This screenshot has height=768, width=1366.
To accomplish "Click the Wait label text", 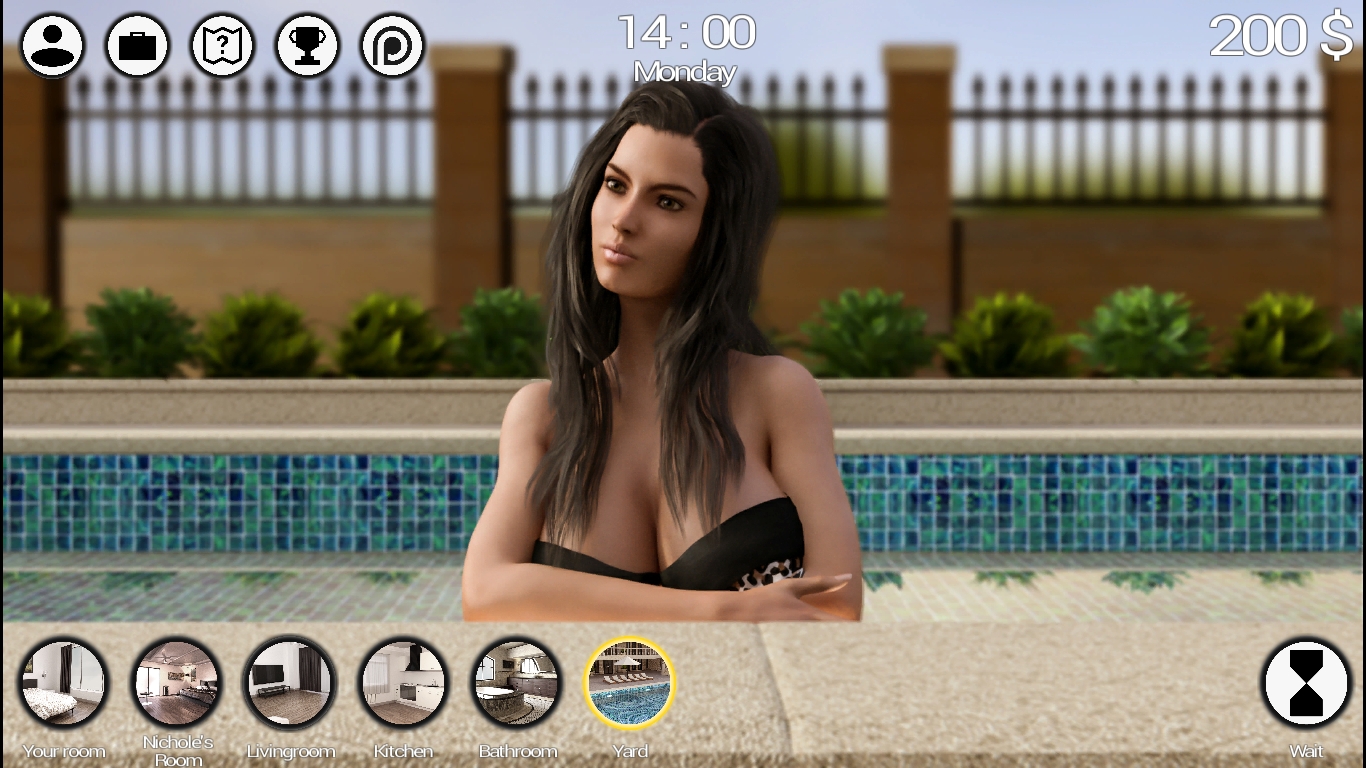I will pos(1305,751).
